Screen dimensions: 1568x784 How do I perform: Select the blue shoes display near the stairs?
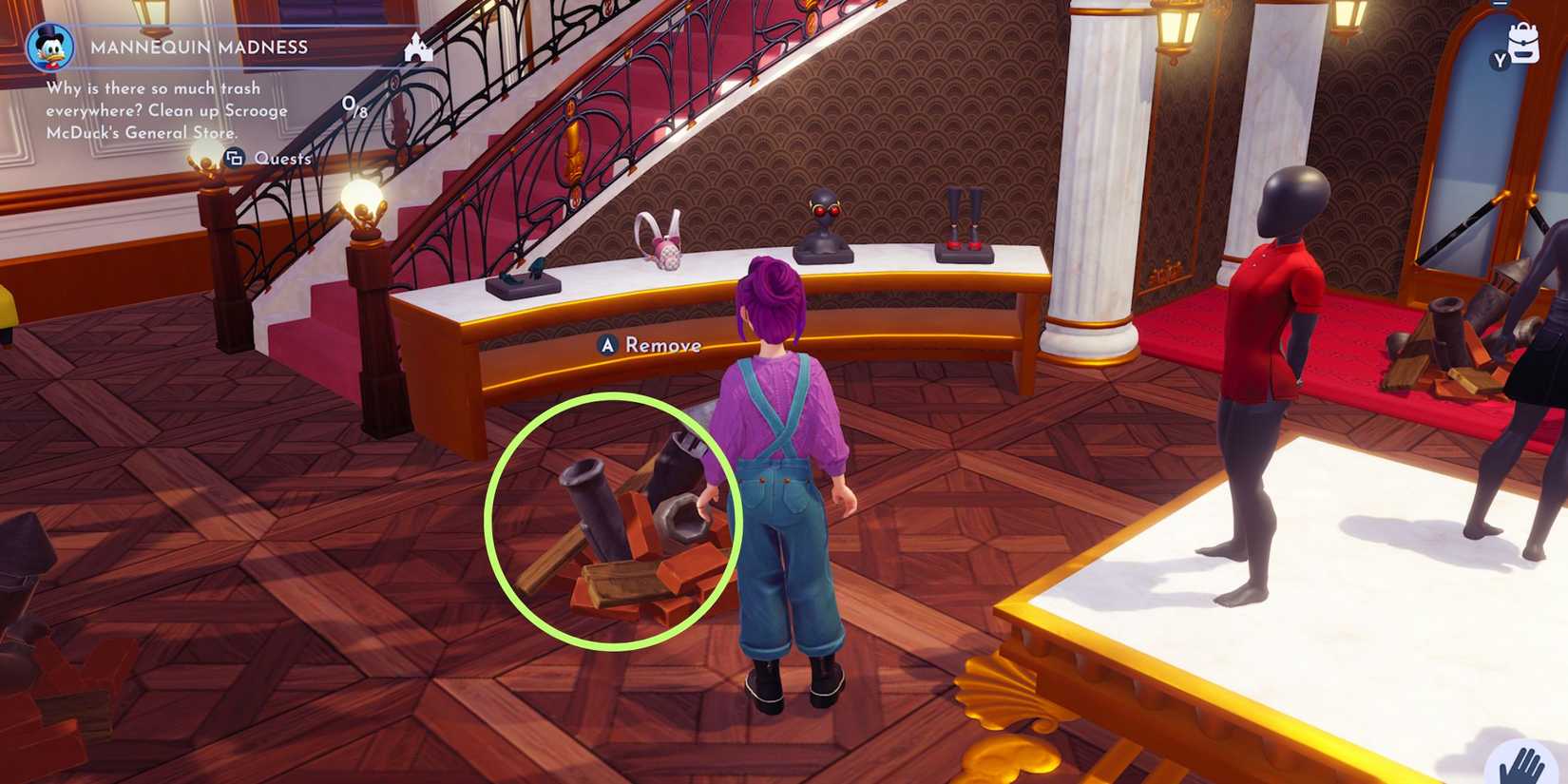520,271
